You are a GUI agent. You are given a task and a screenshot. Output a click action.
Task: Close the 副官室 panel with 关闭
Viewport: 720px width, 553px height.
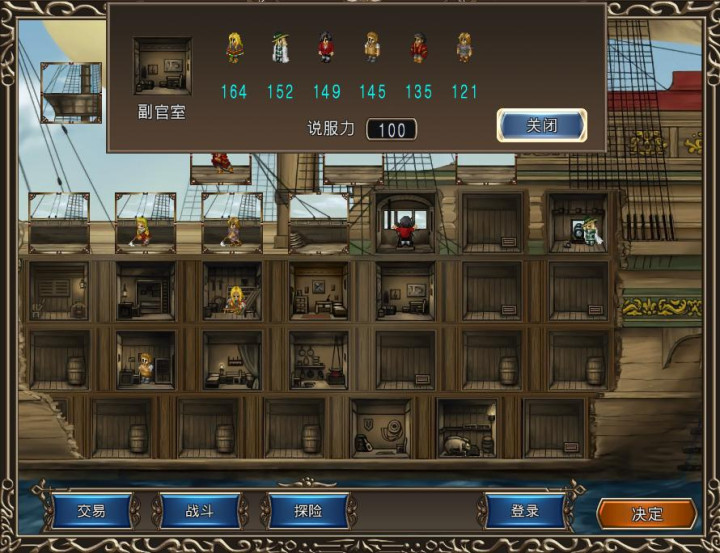[541, 126]
